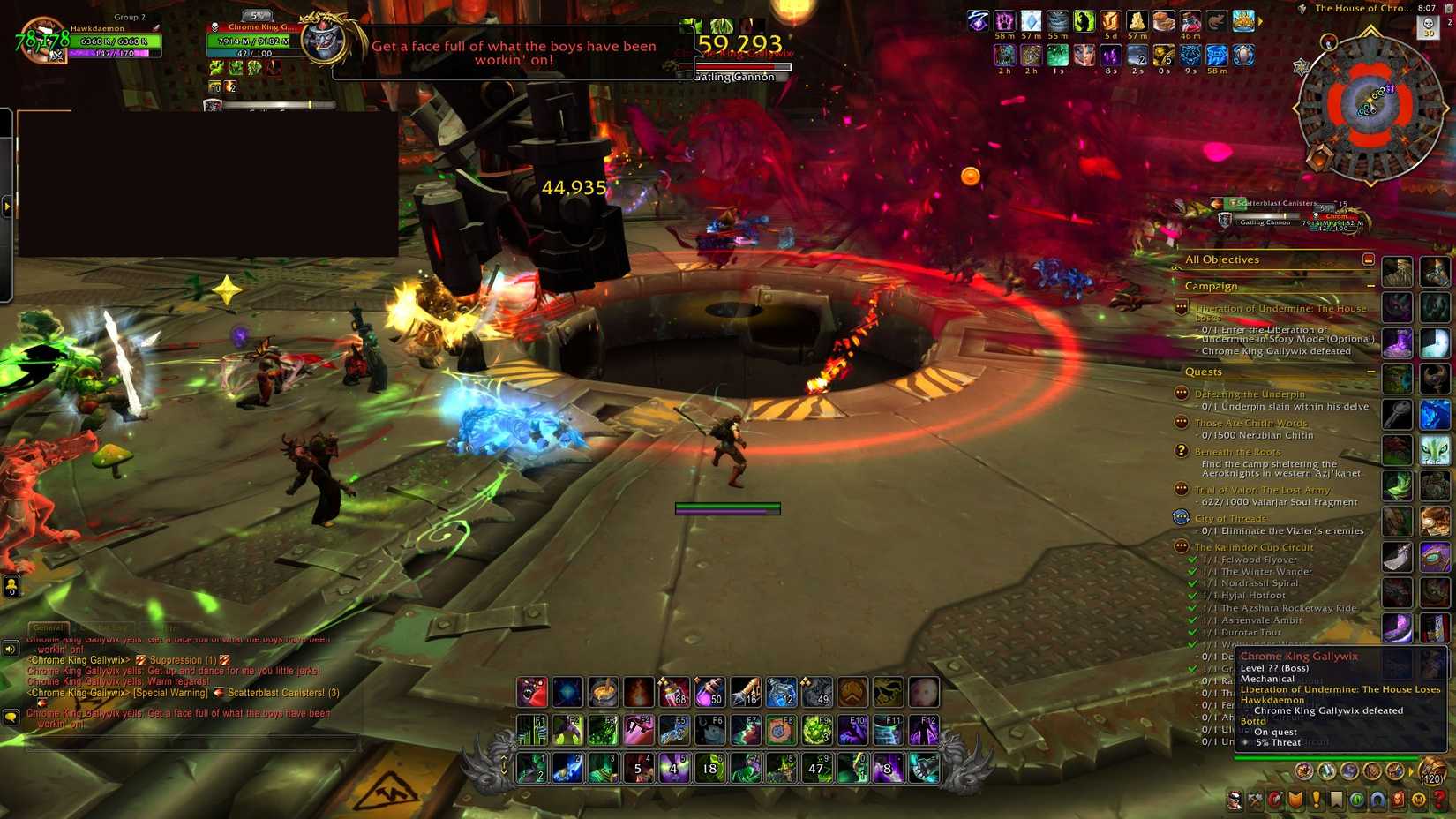Screen dimensions: 1456x819
Task: Open the Talents panel icon
Action: (x=1274, y=801)
